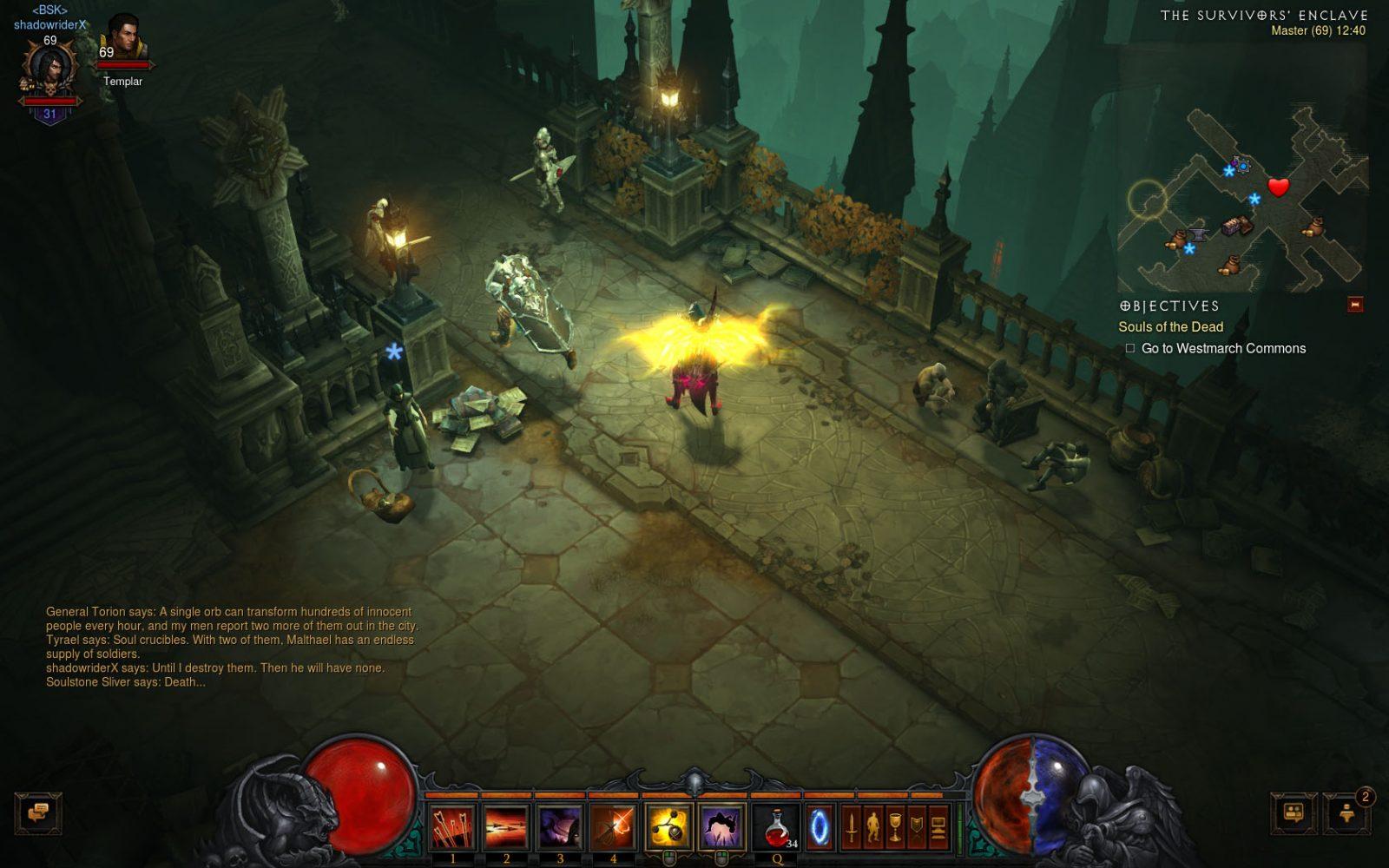Open the chat bubble button

pos(38,813)
